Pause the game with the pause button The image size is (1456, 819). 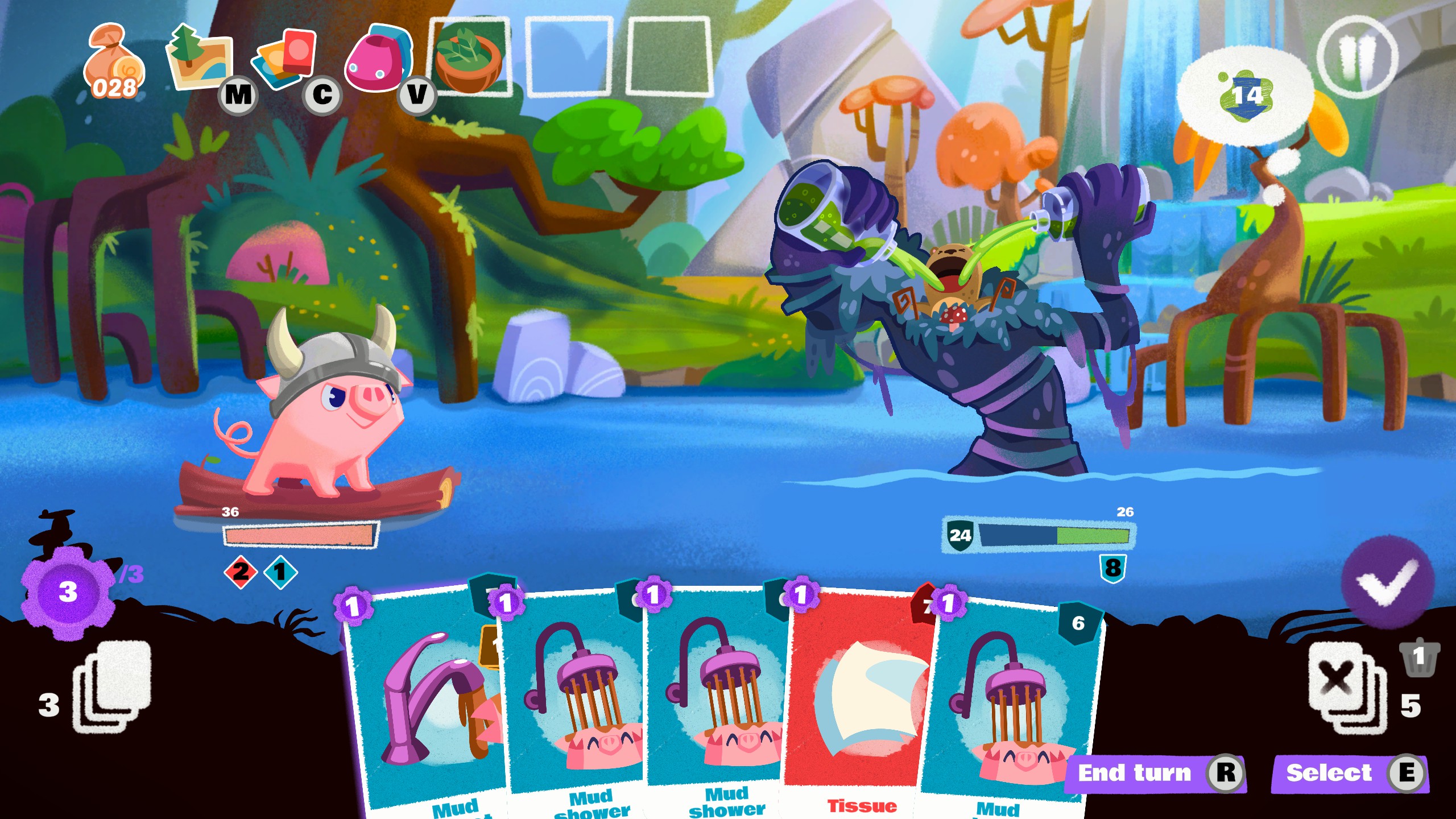(x=1356, y=57)
